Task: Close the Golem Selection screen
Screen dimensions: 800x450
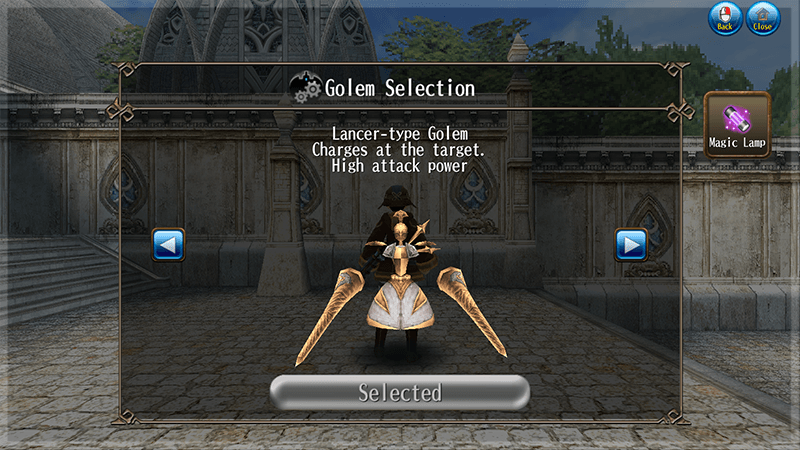Action: [x=763, y=19]
